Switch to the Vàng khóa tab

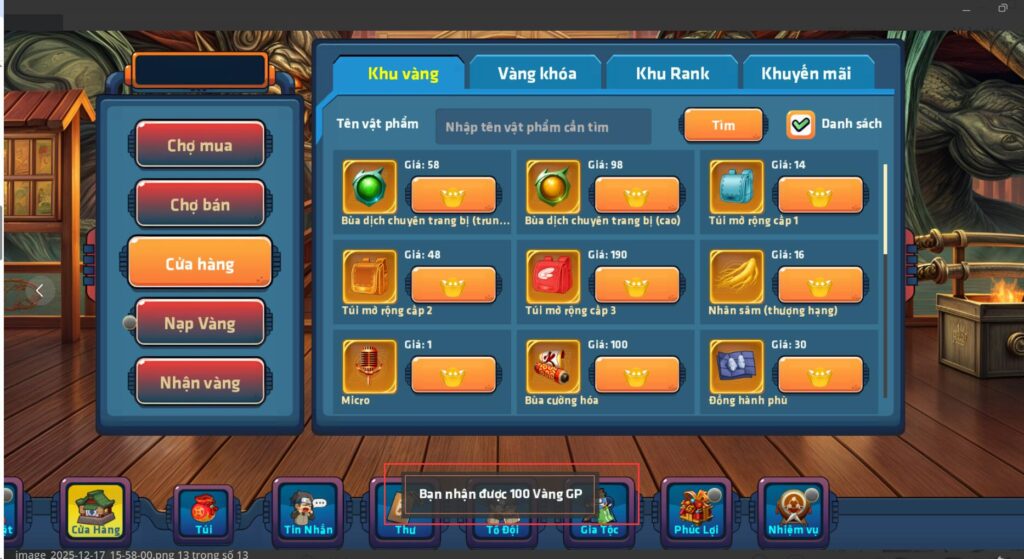click(535, 74)
